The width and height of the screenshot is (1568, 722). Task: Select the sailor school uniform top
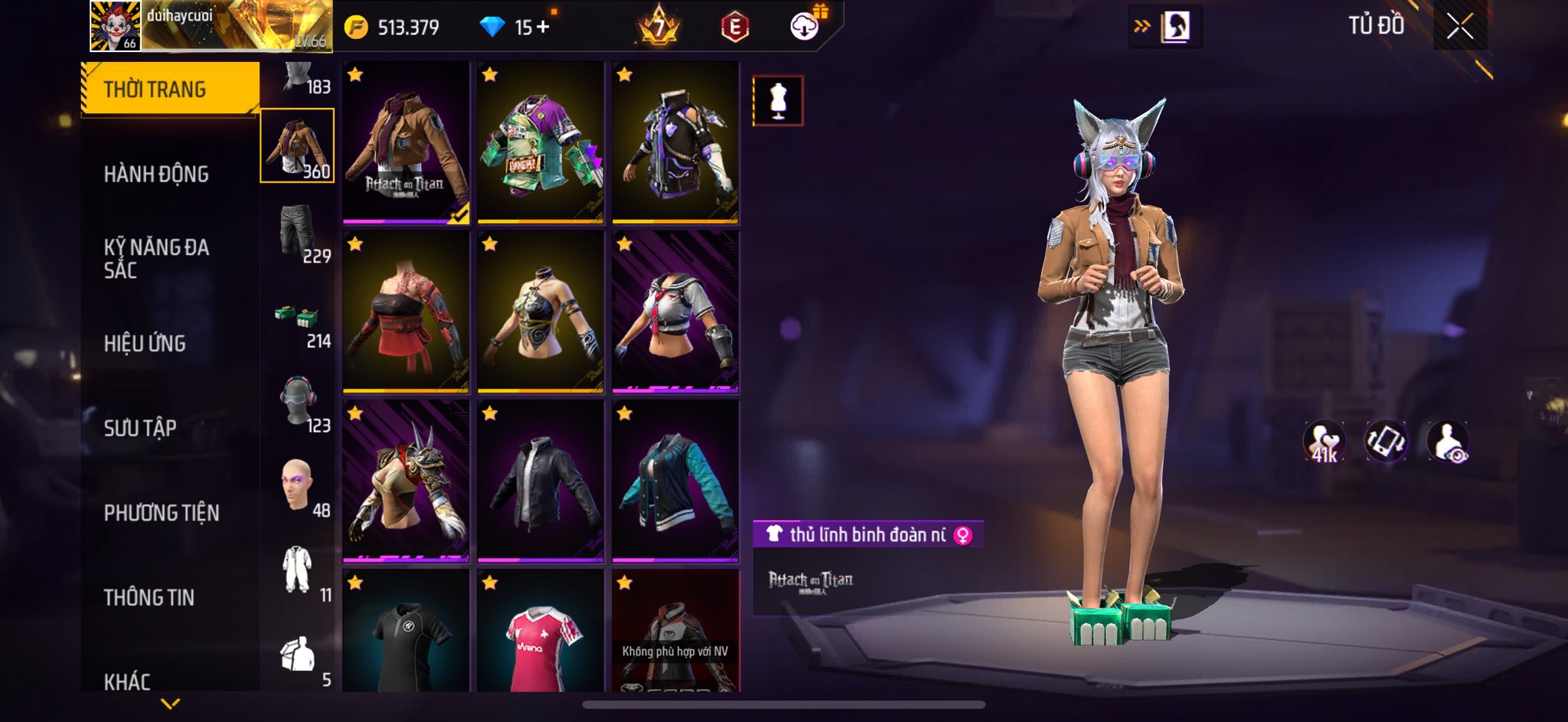point(675,312)
